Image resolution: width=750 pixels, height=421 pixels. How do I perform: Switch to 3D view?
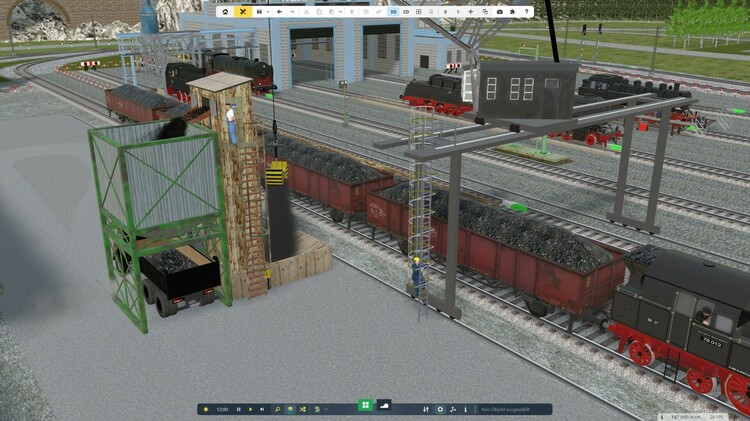(x=392, y=11)
